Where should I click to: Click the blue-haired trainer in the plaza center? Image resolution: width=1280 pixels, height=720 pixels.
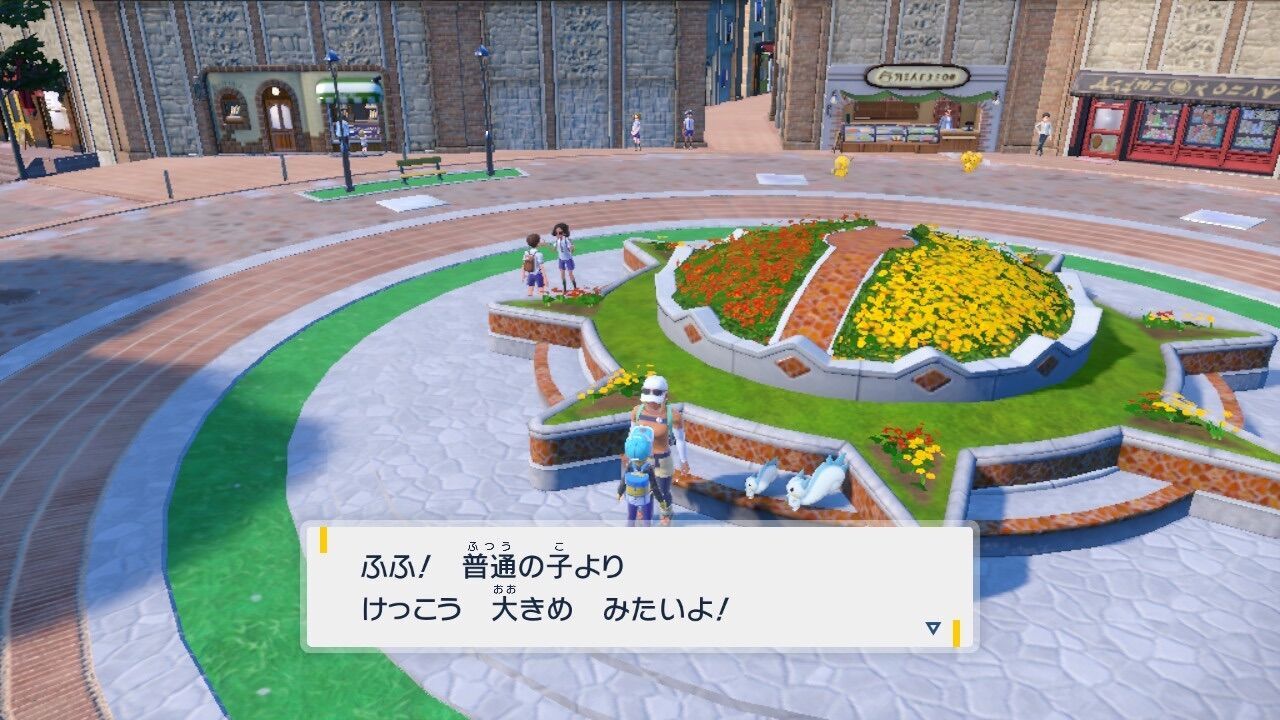(640, 465)
